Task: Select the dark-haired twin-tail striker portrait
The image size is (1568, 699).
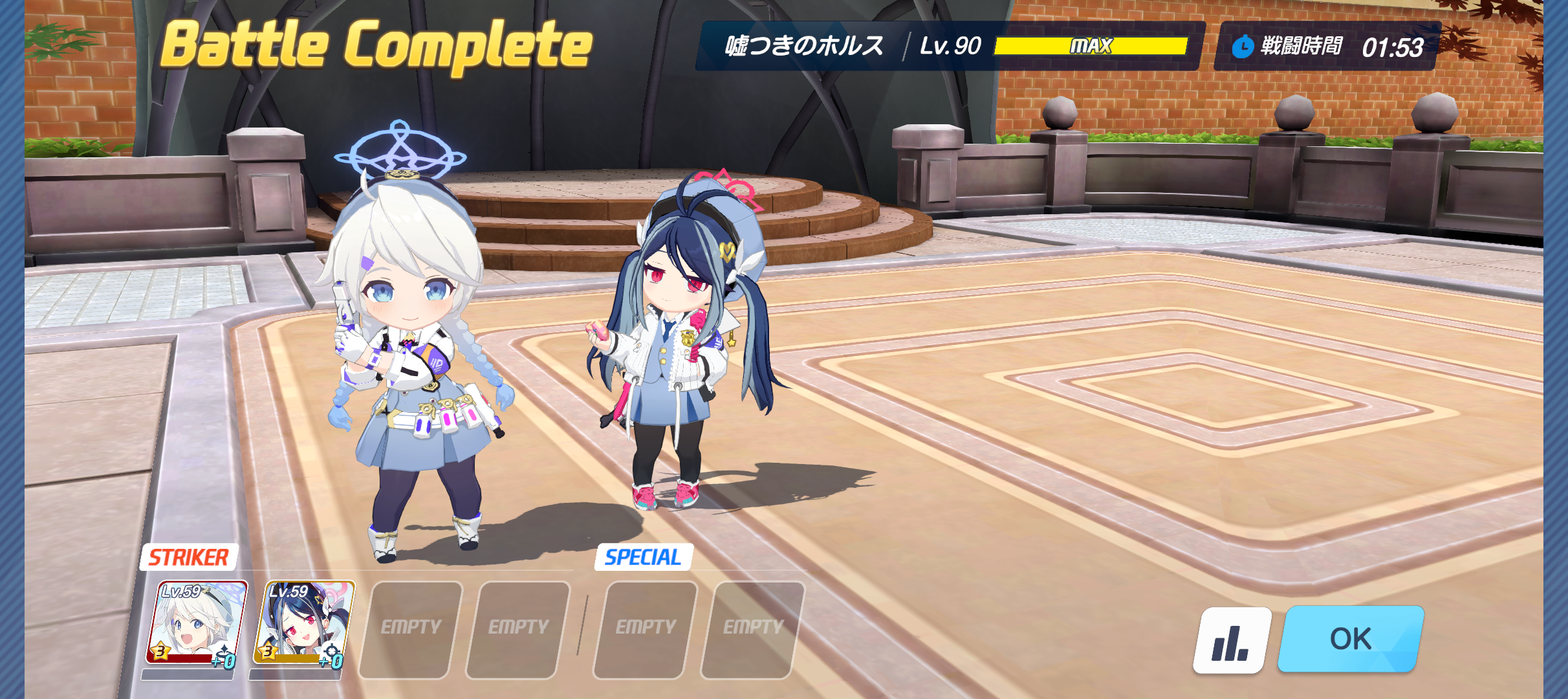Action: (x=304, y=625)
